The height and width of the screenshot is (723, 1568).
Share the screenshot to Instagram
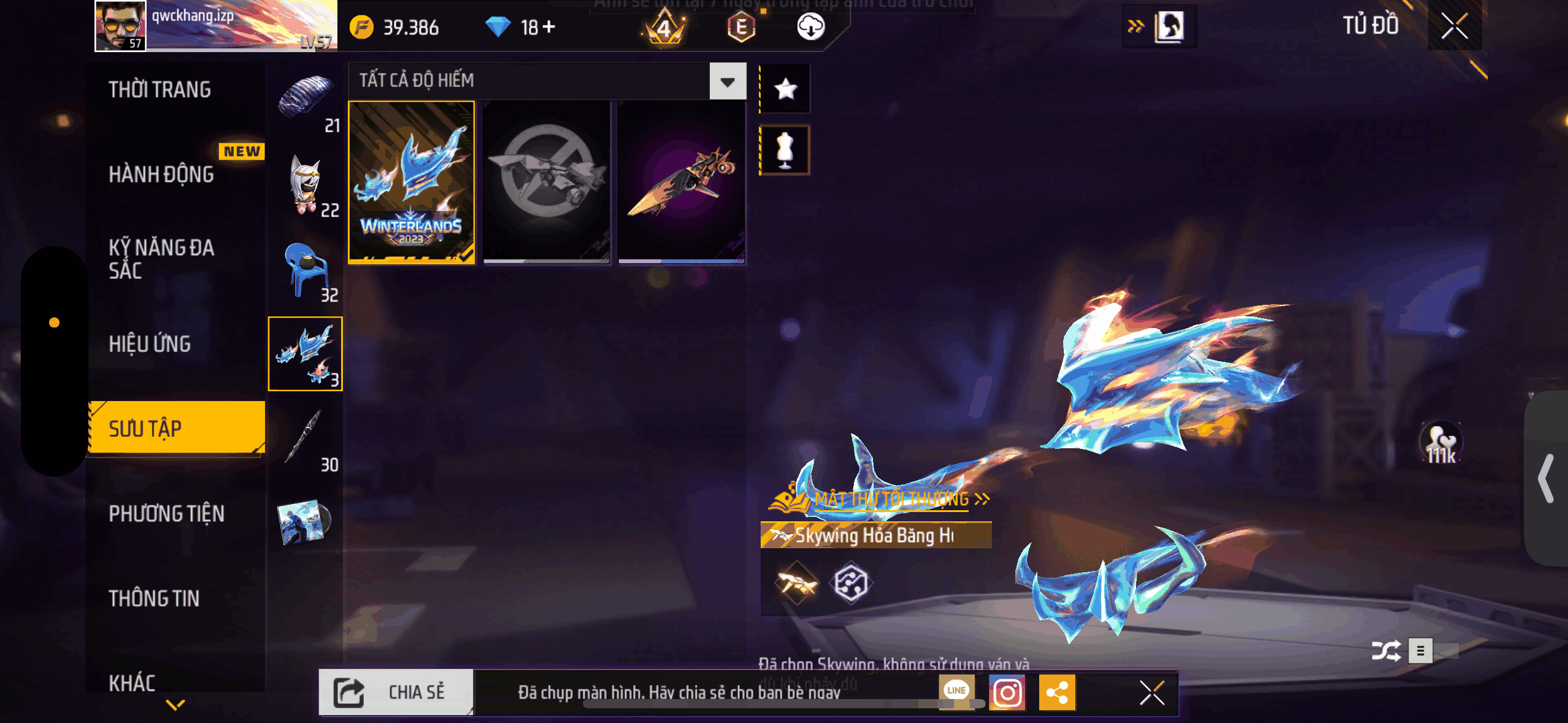(1007, 693)
